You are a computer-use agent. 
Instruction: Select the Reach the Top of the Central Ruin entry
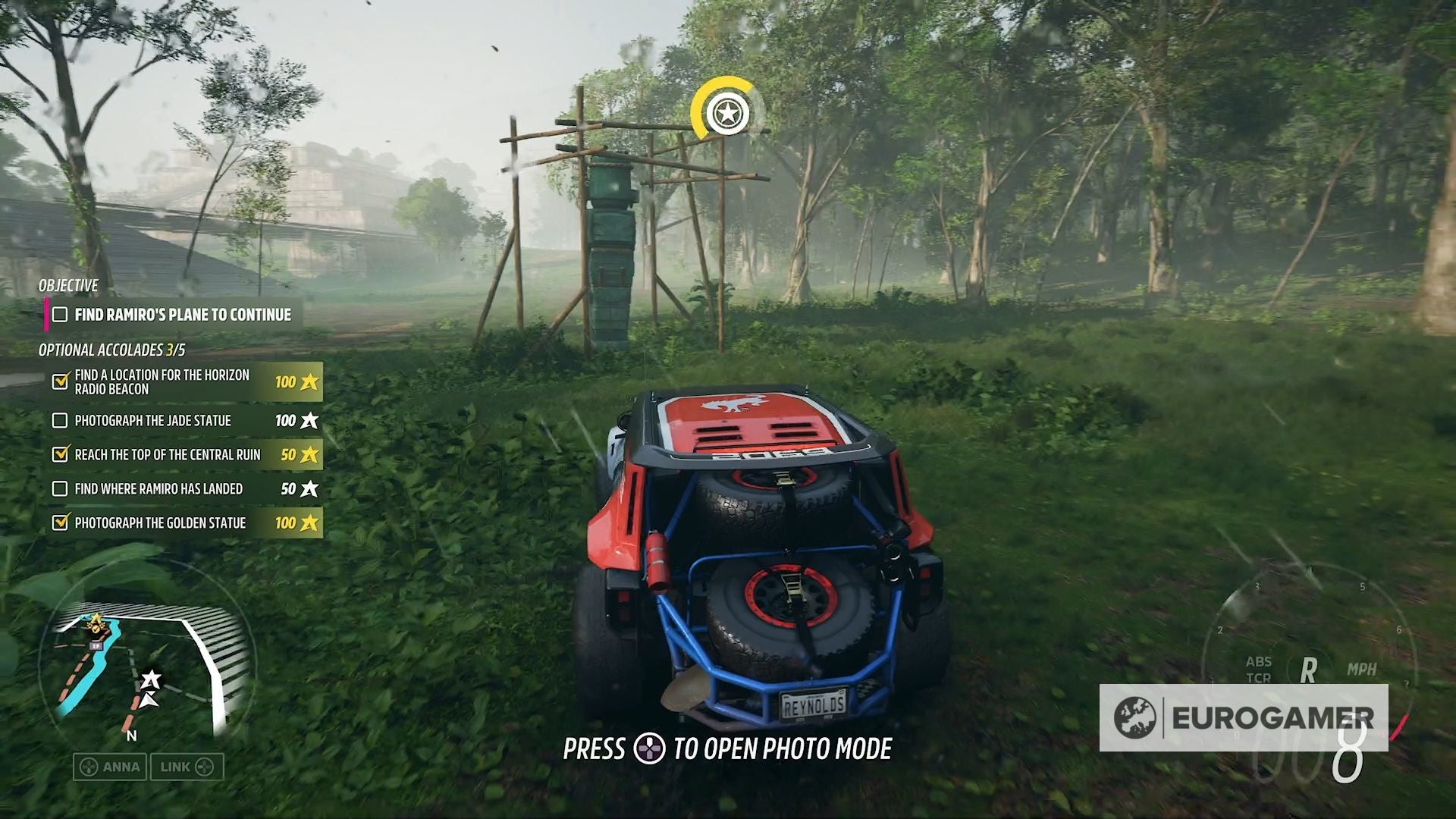pos(165,455)
